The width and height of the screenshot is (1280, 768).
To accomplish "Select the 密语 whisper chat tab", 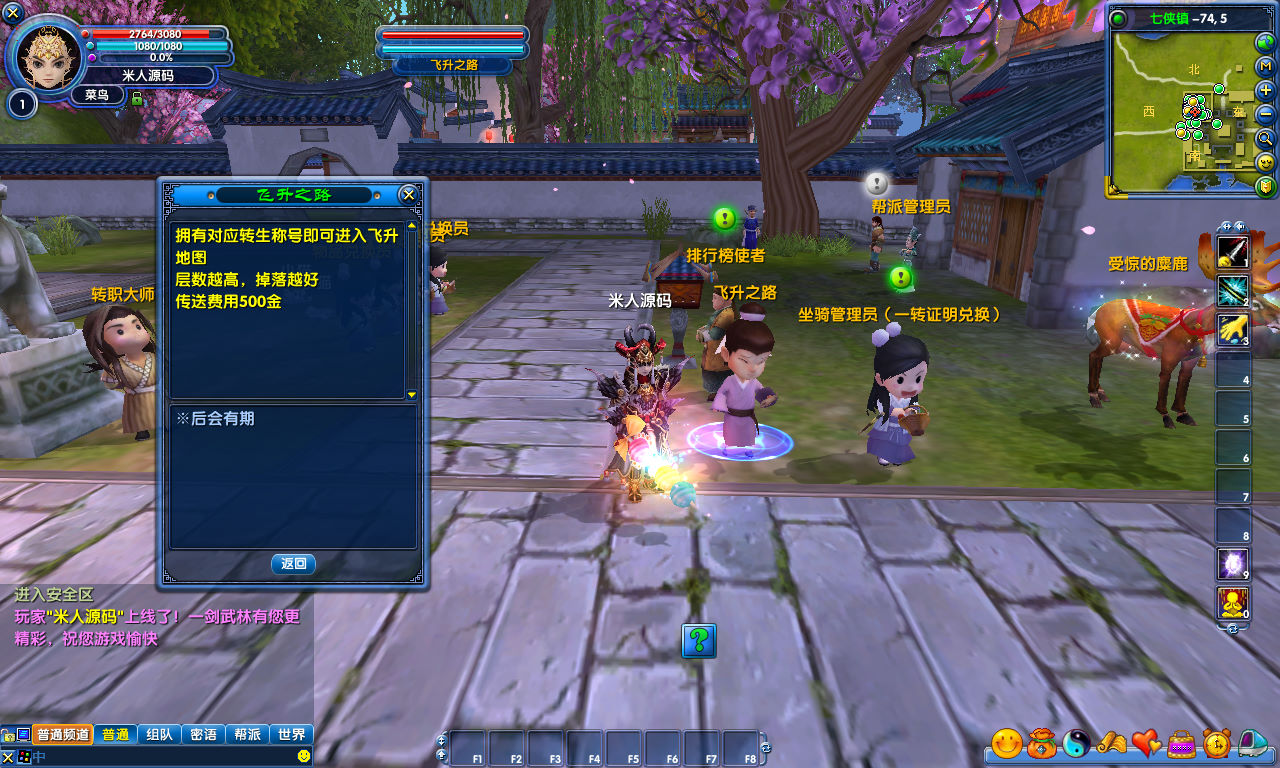I will [203, 734].
